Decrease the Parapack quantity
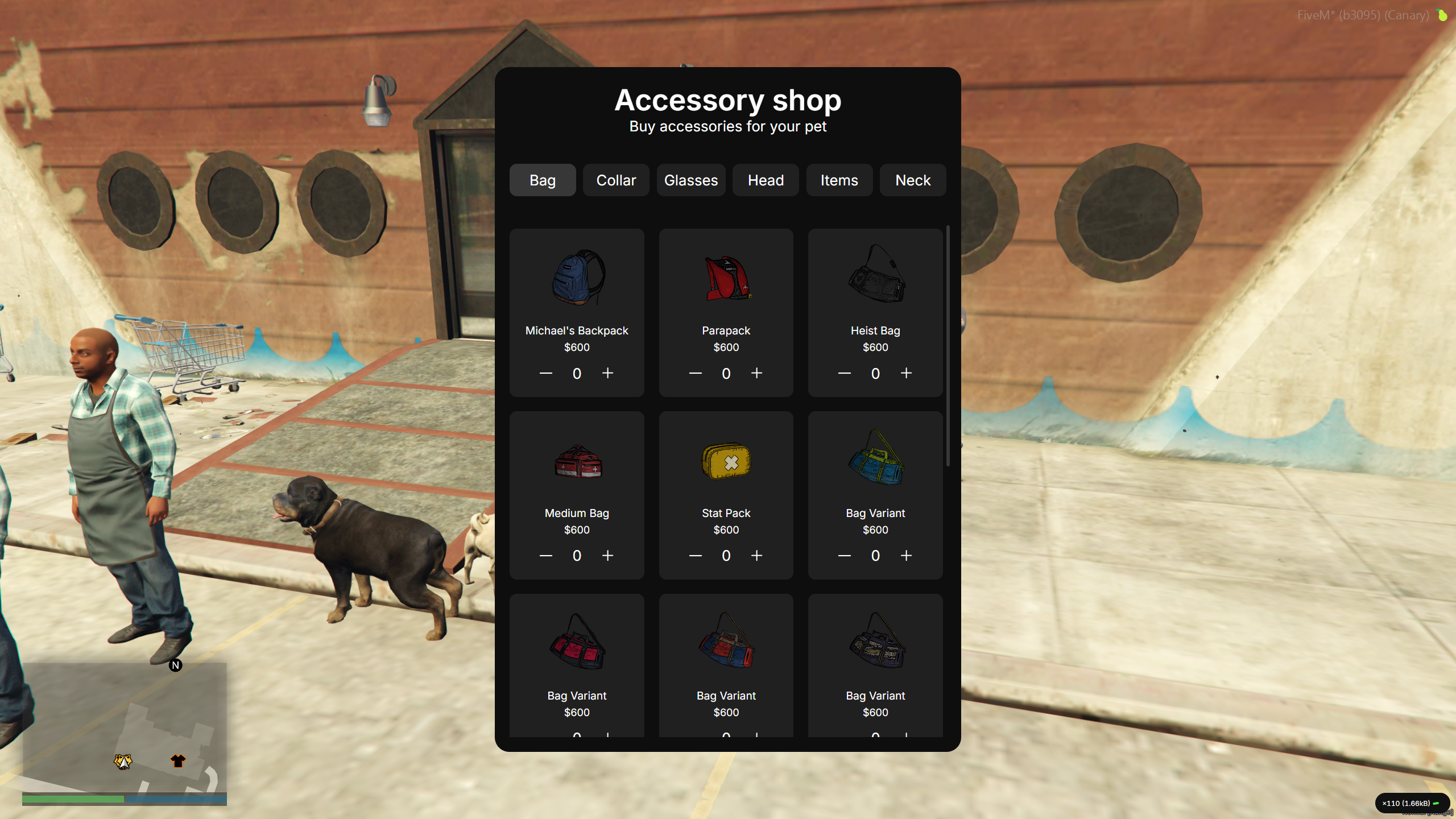The image size is (1456, 819). tap(695, 373)
